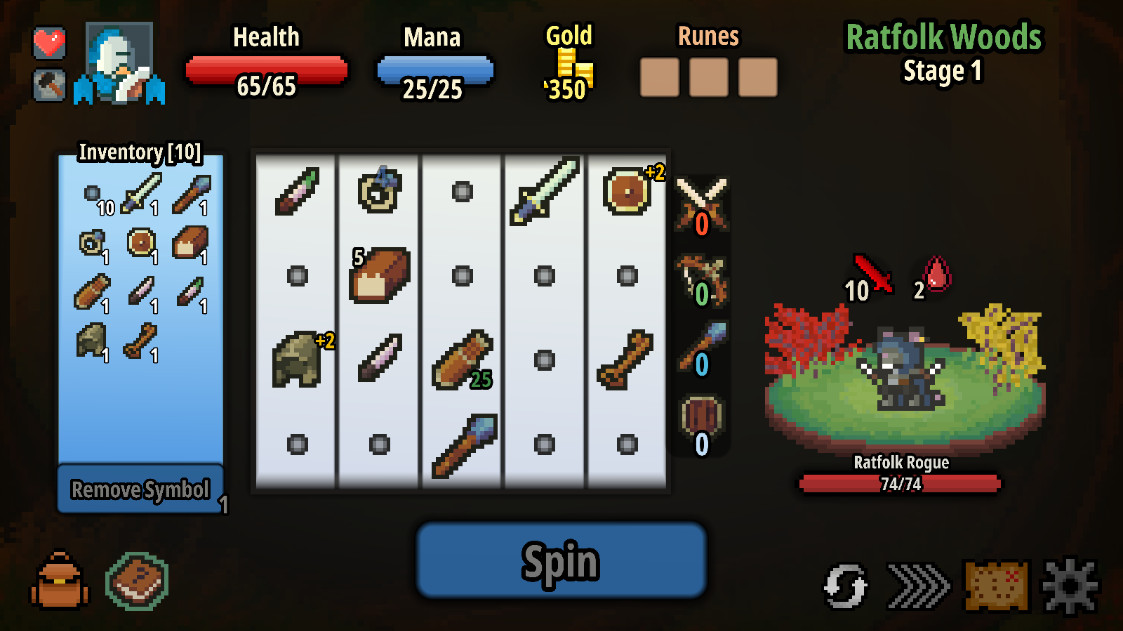
Task: Open the journal book icon
Action: point(136,580)
